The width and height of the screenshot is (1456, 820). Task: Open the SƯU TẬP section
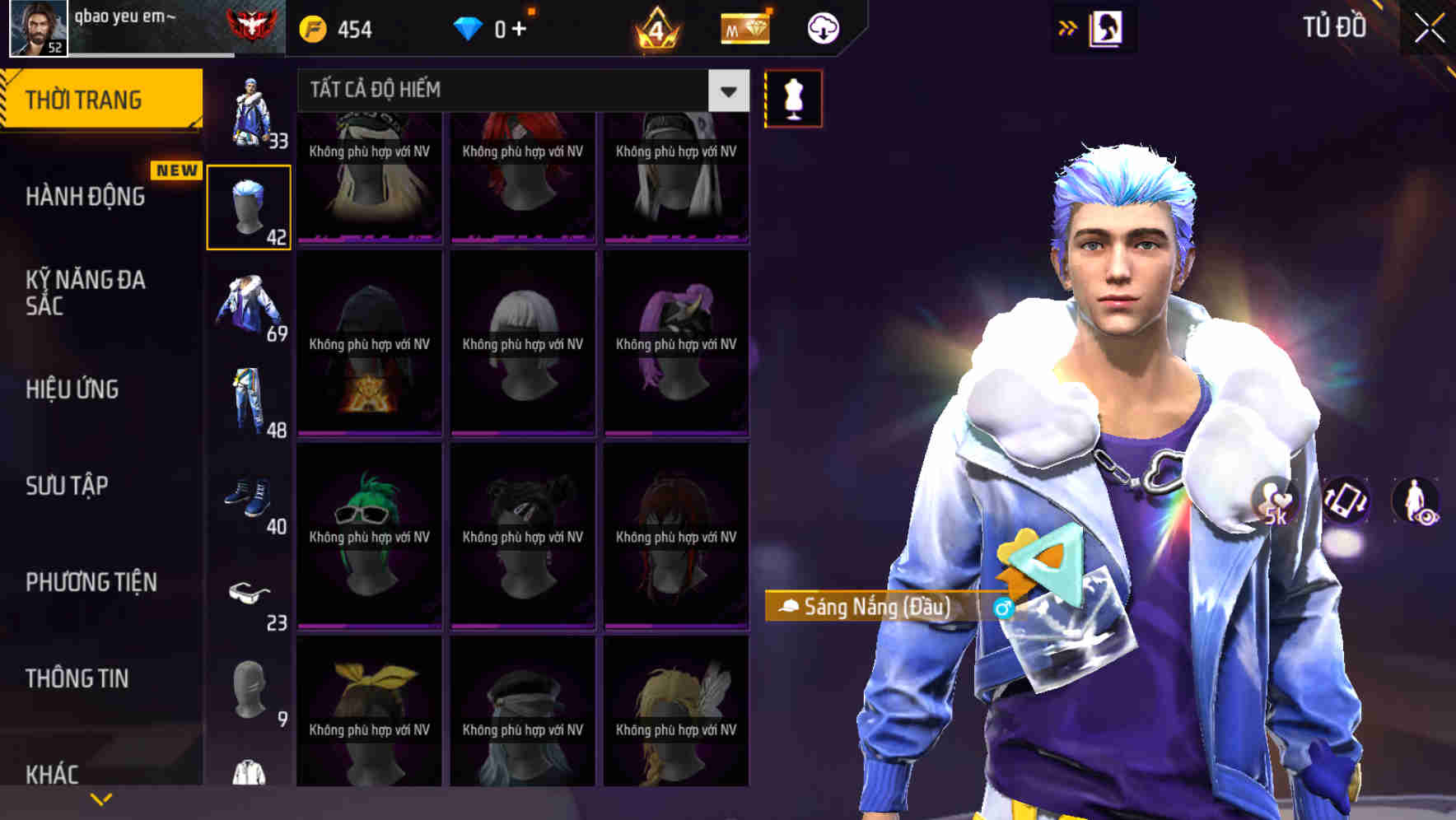[x=68, y=486]
